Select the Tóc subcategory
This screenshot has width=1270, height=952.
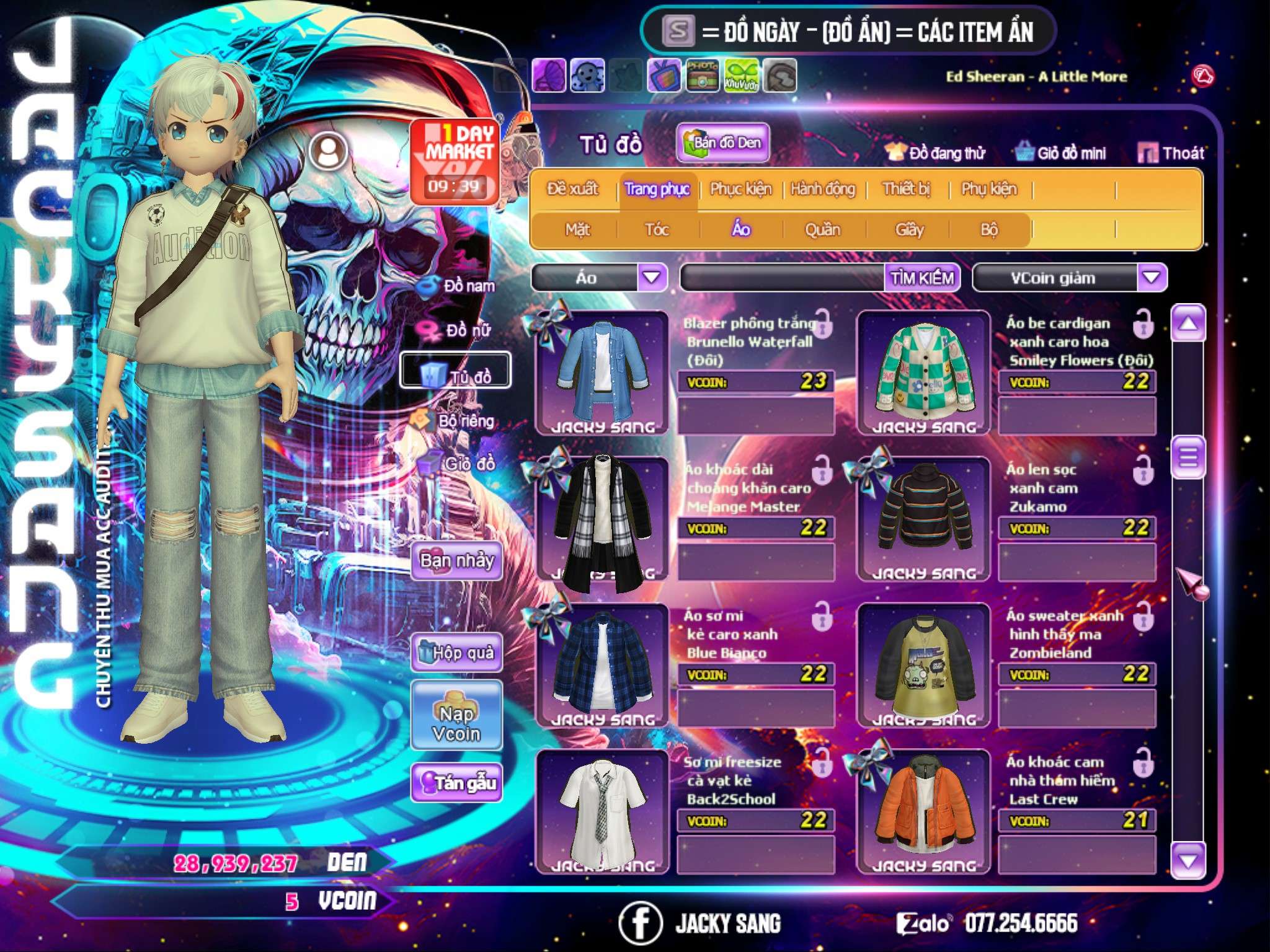tap(657, 230)
